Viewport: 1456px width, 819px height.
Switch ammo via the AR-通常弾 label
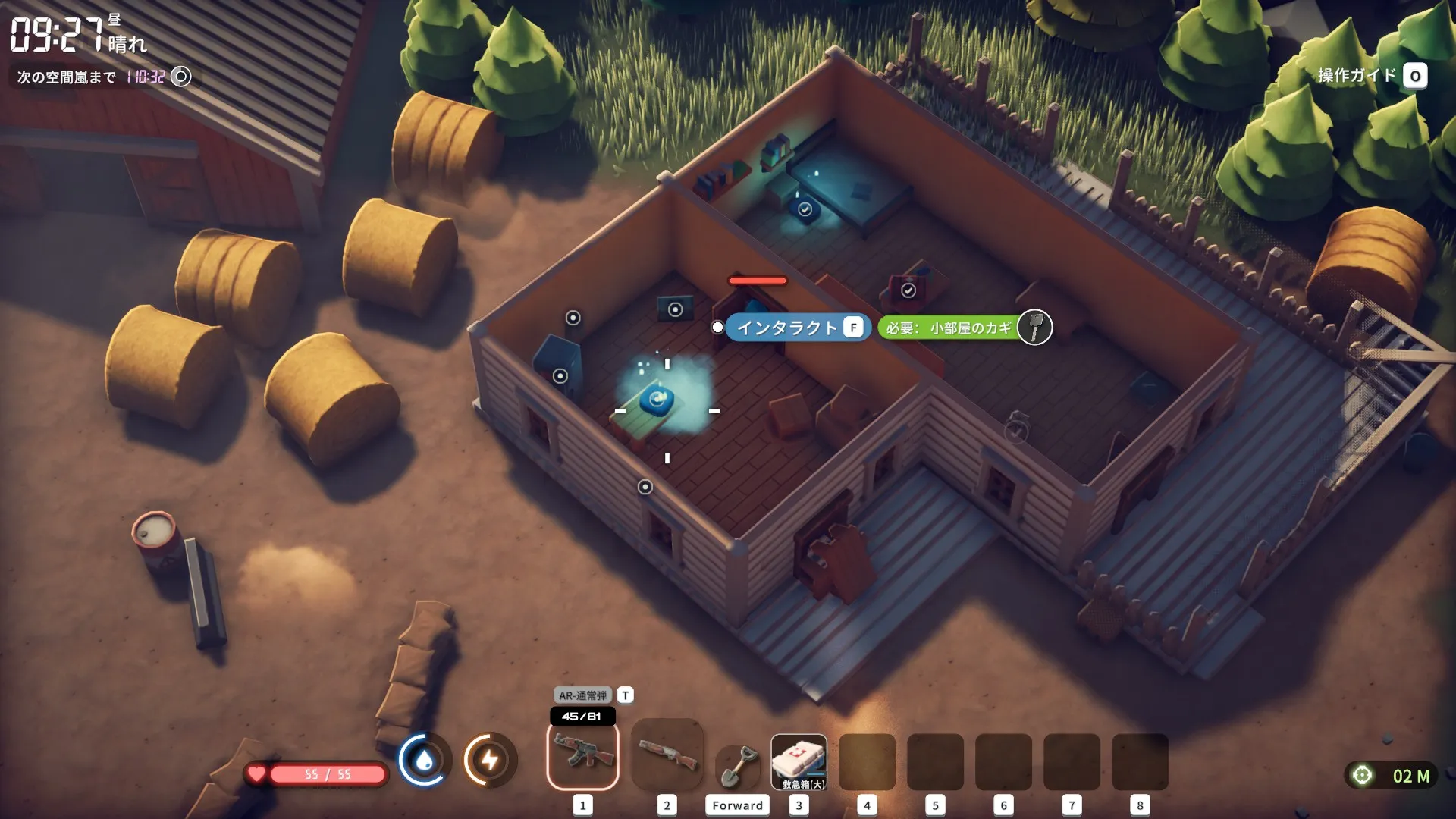582,695
